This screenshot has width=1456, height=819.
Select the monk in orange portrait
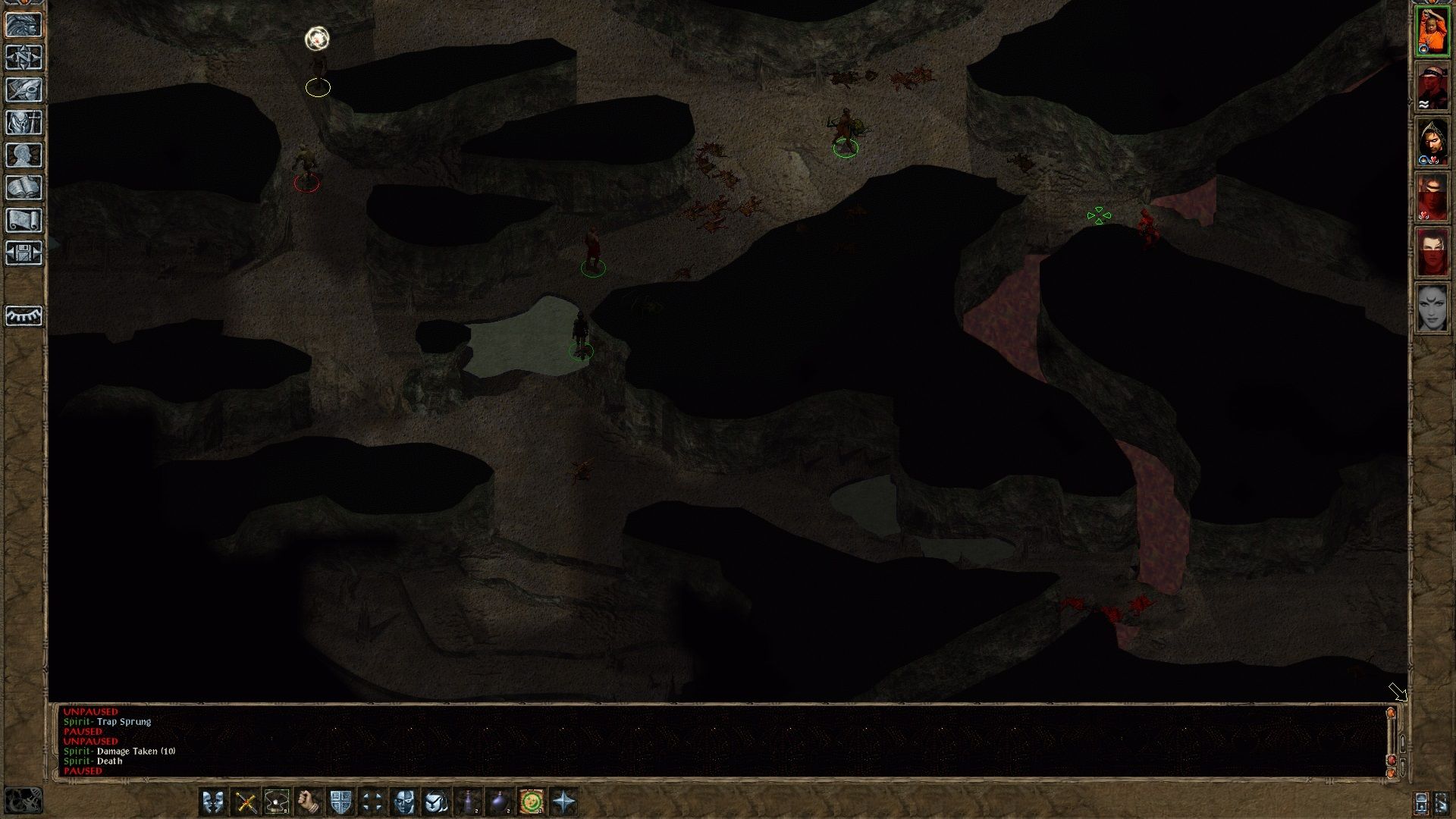[1432, 30]
